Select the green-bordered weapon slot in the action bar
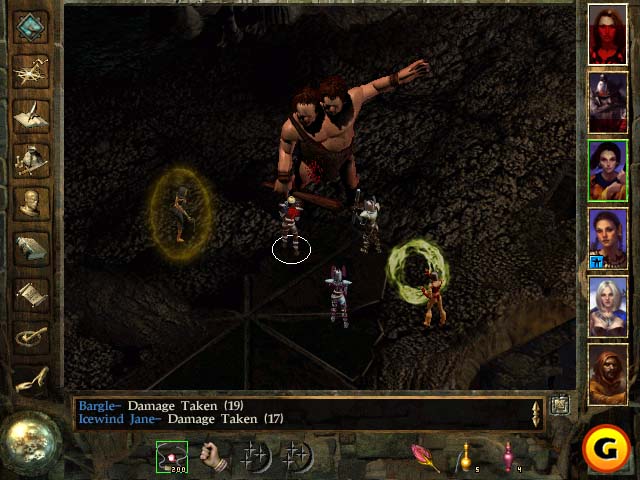 pyautogui.click(x=172, y=456)
